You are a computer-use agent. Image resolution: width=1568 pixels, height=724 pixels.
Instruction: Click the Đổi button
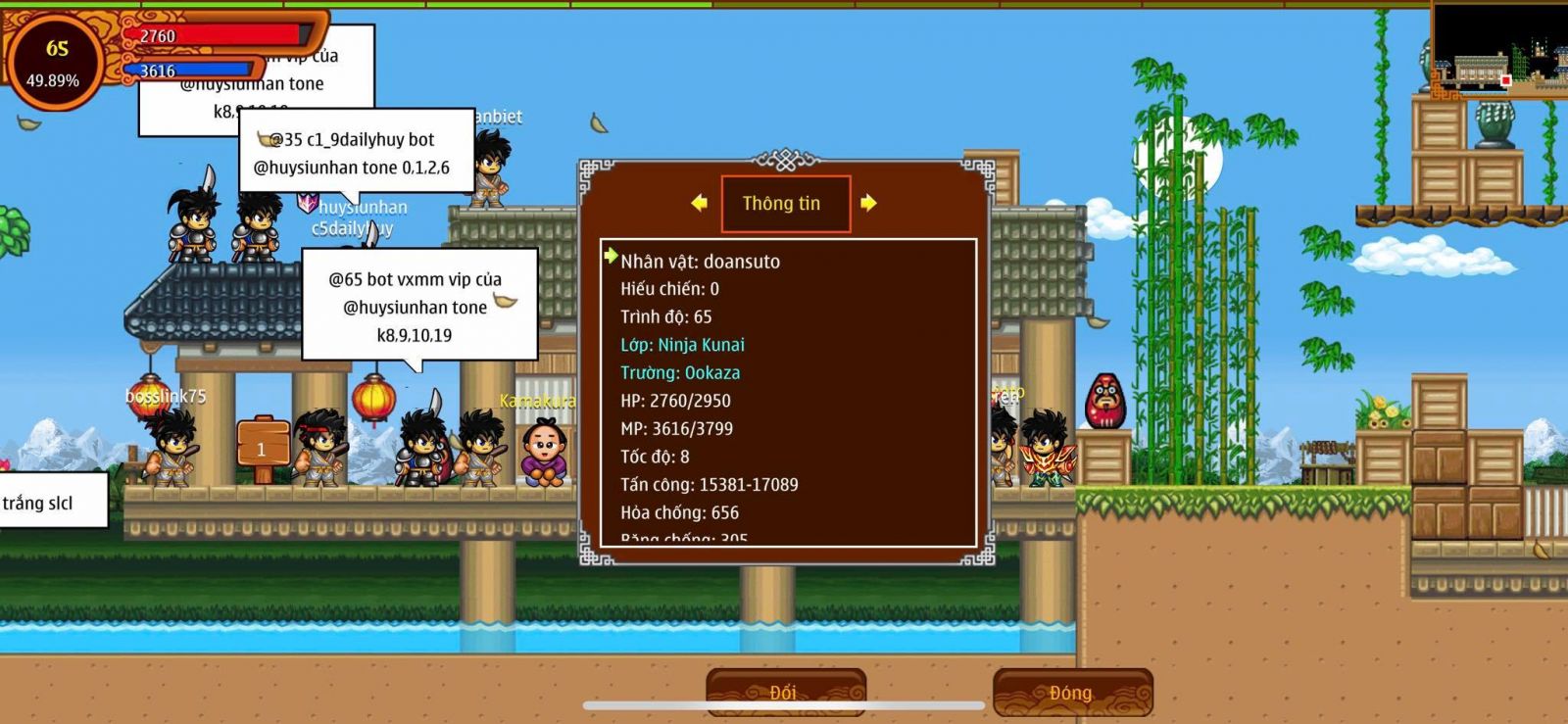[x=785, y=692]
